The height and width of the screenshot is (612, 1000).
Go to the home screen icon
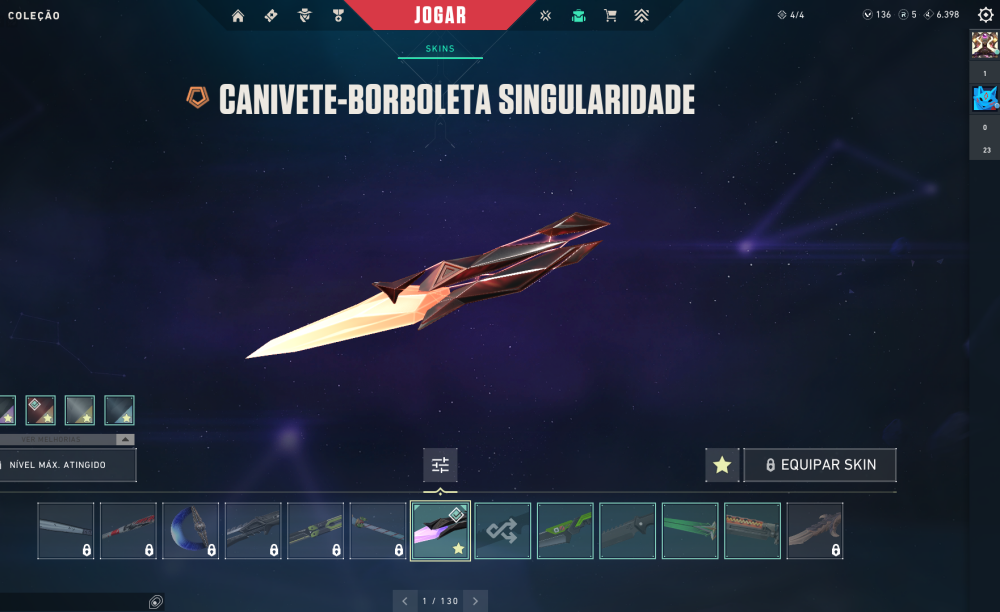(238, 15)
